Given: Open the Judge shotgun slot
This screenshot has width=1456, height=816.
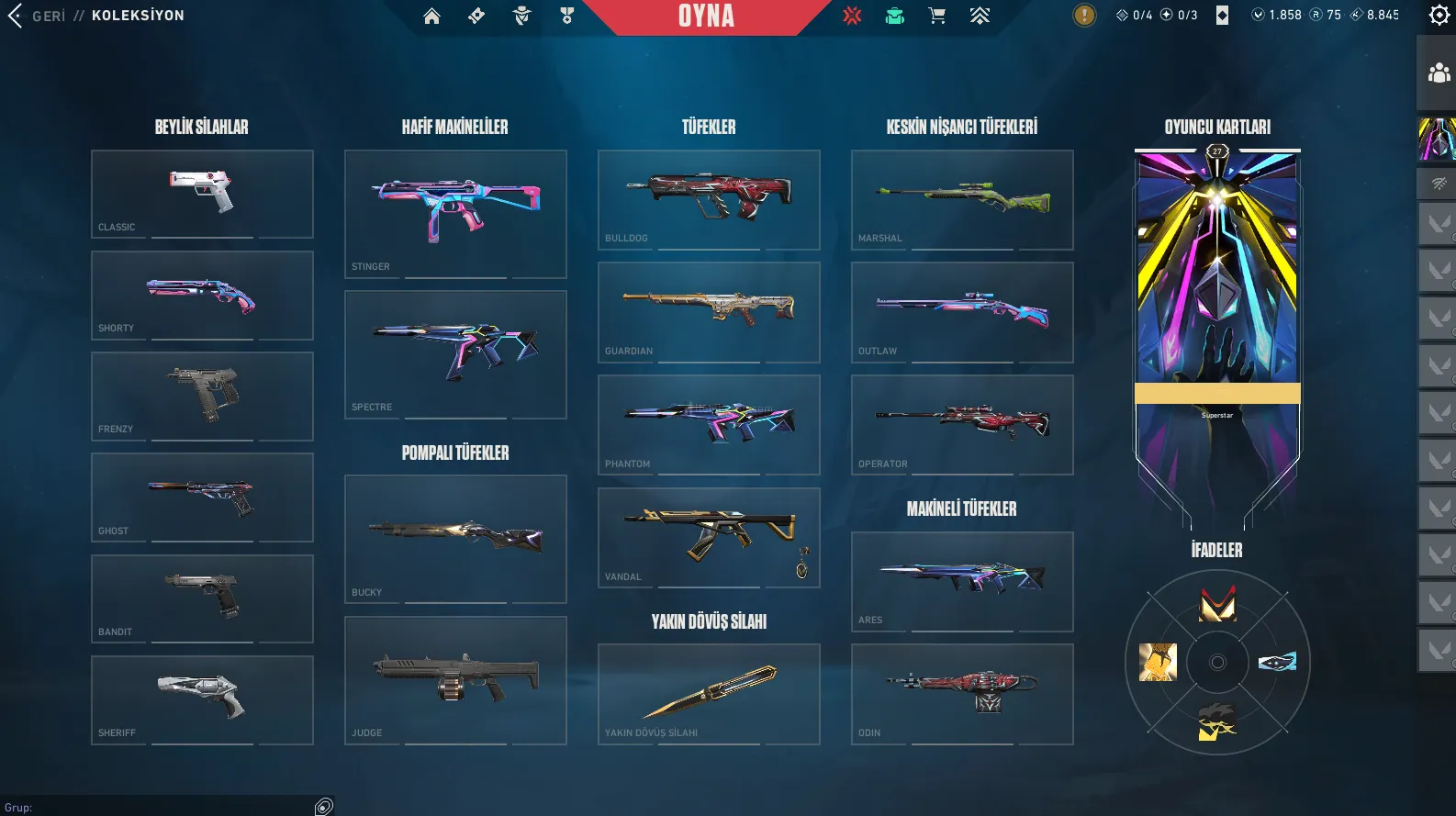Looking at the screenshot, I should [x=455, y=680].
